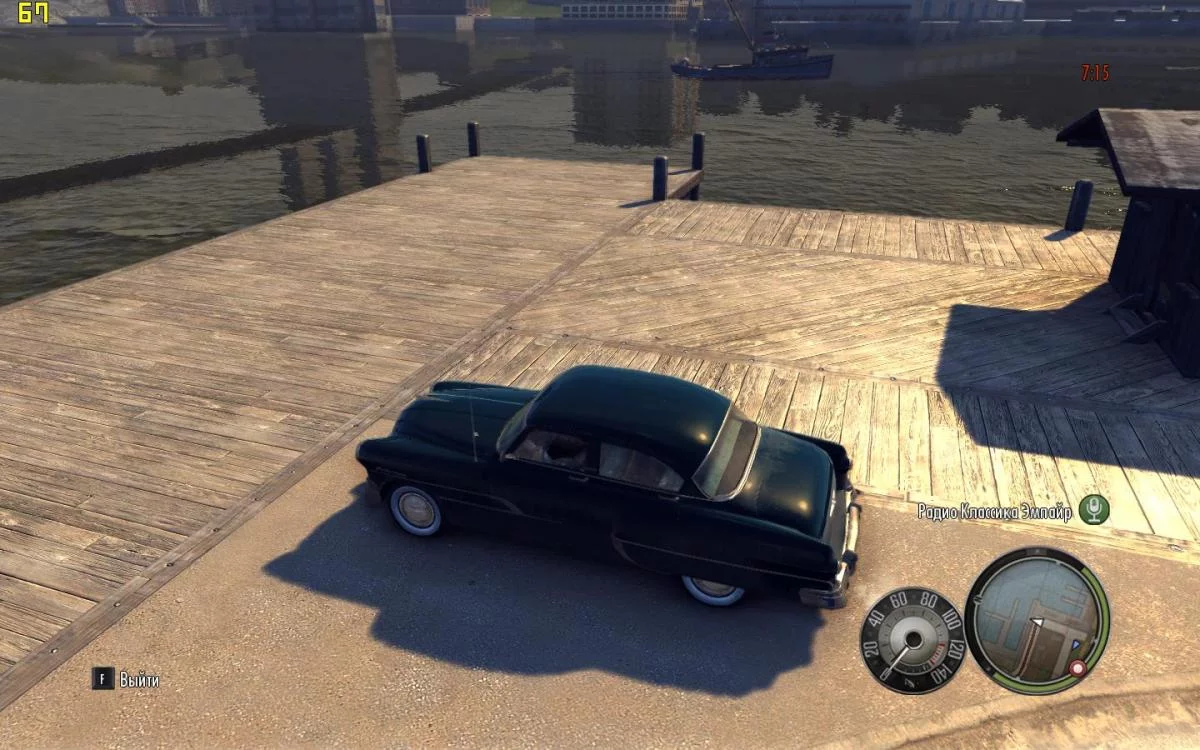The image size is (1200, 750).
Task: Open the circular minimap
Action: point(1036,620)
